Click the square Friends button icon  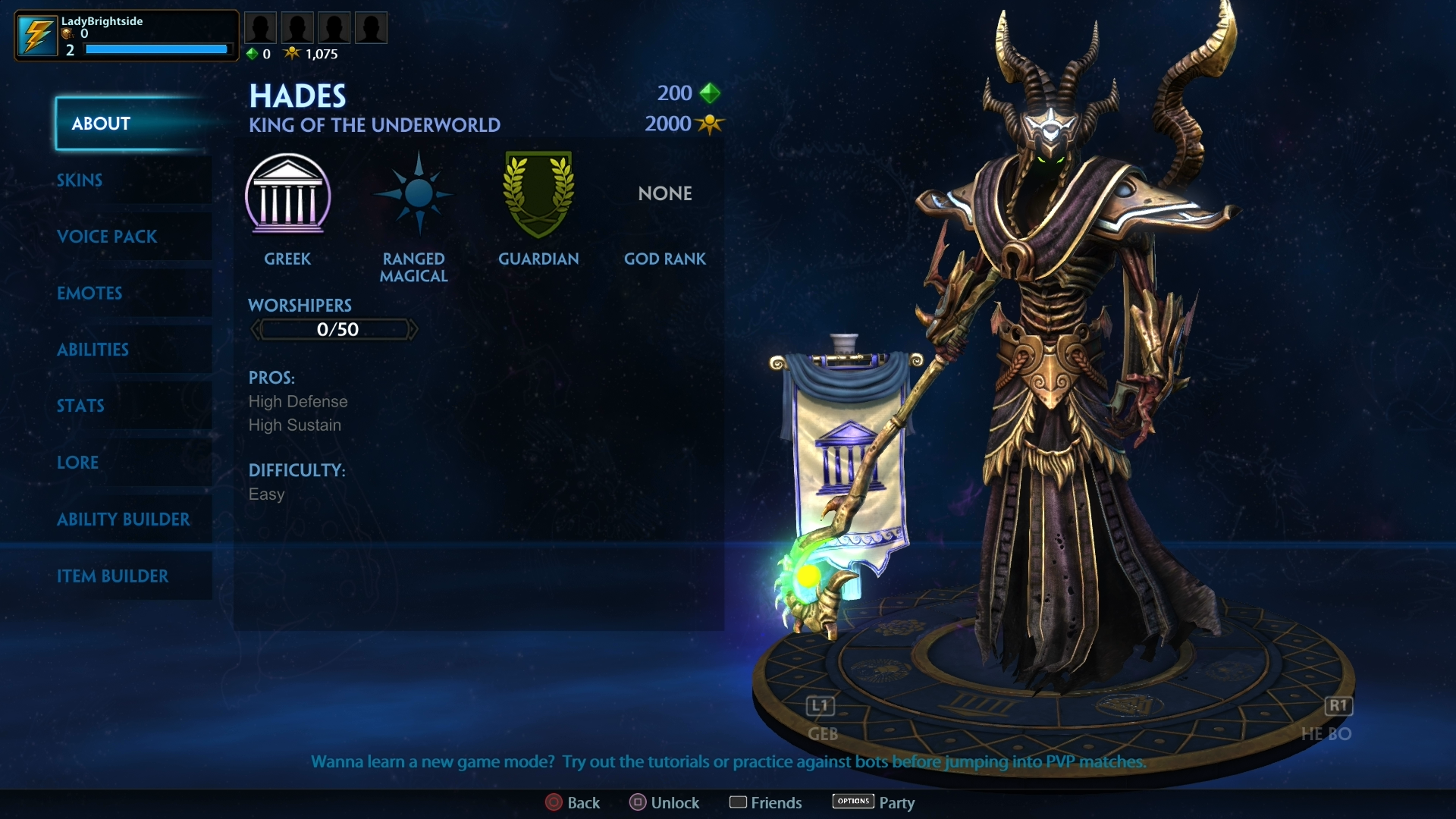pos(739,802)
